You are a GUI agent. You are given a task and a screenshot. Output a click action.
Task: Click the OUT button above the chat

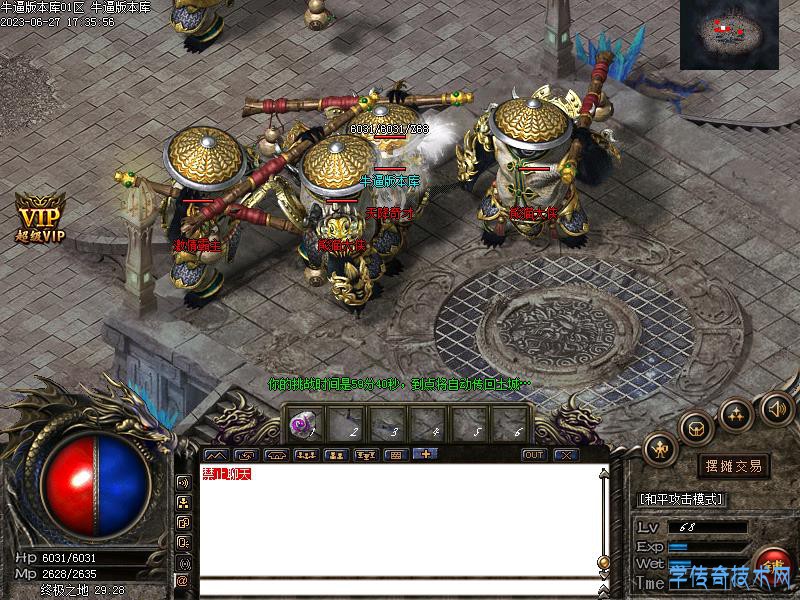point(534,455)
